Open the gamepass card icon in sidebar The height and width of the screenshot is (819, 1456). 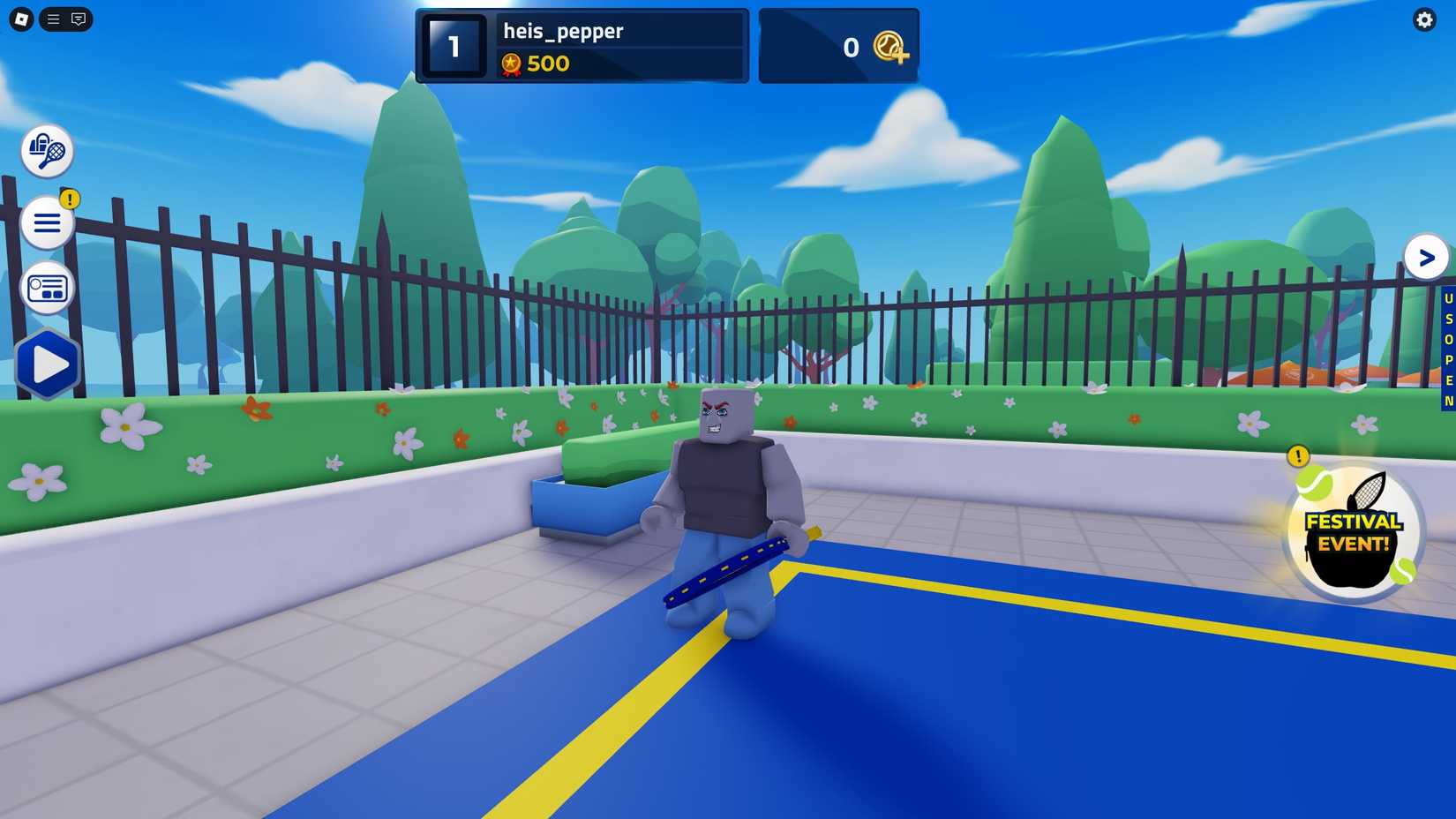(48, 288)
